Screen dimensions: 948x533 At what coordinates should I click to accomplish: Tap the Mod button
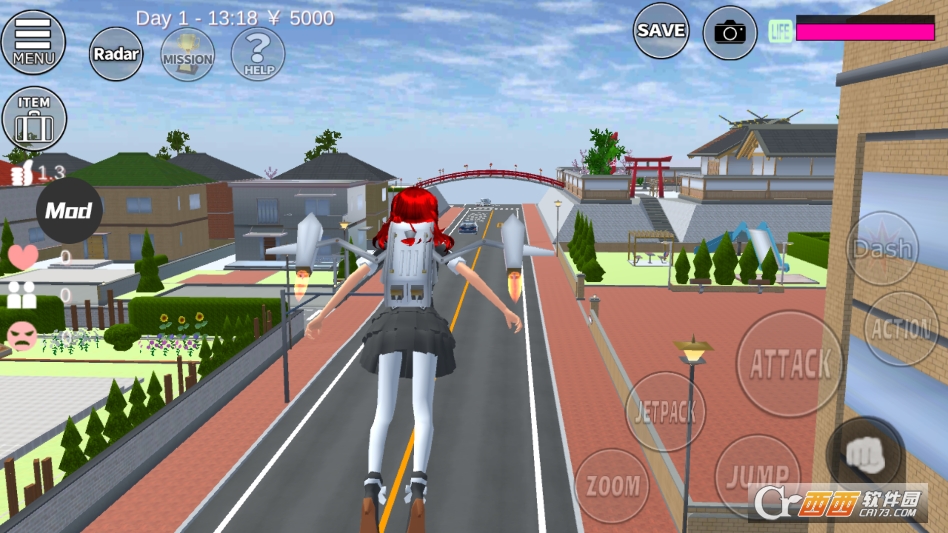69,210
